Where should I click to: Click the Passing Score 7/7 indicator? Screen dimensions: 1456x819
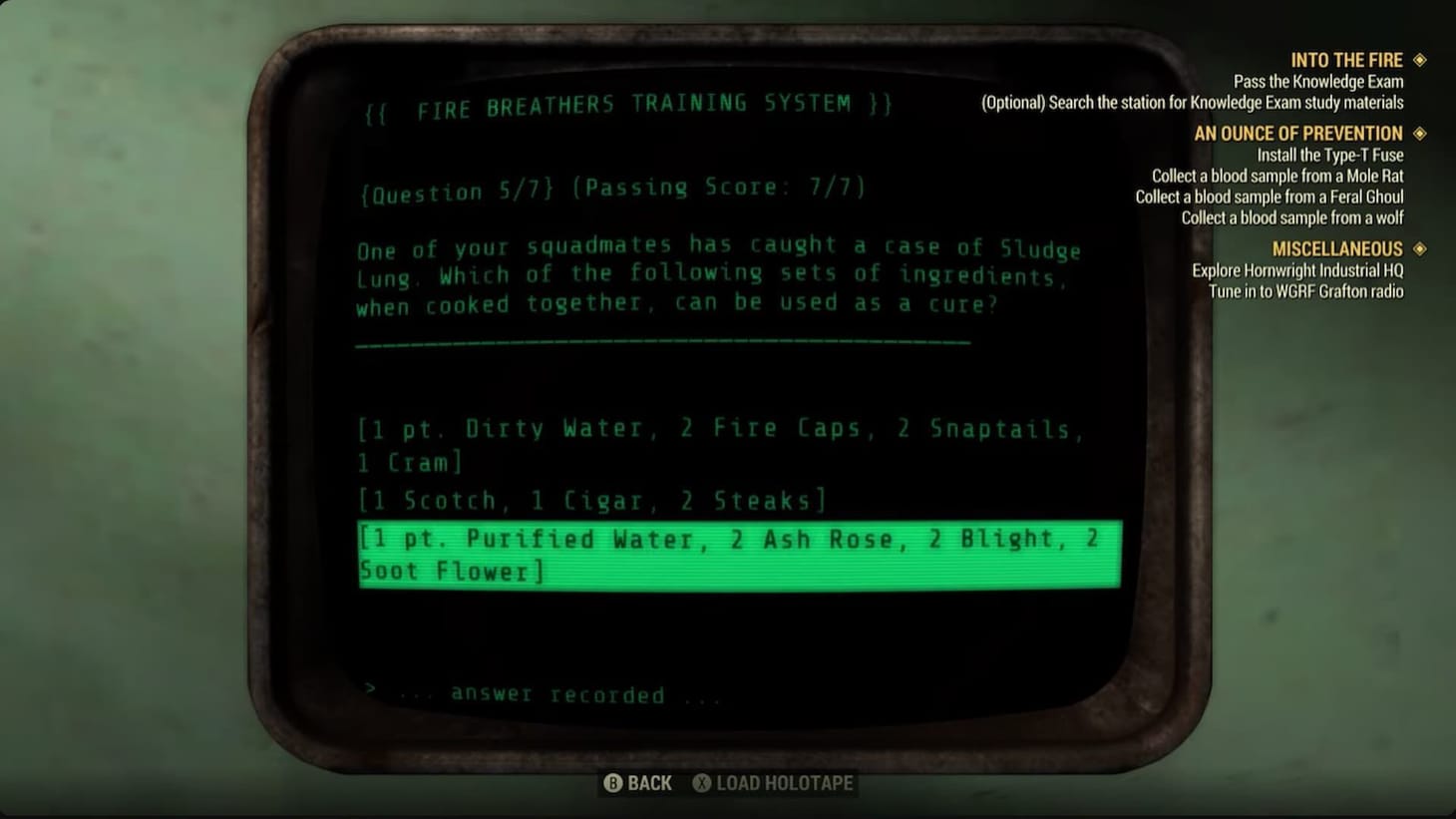(x=723, y=188)
